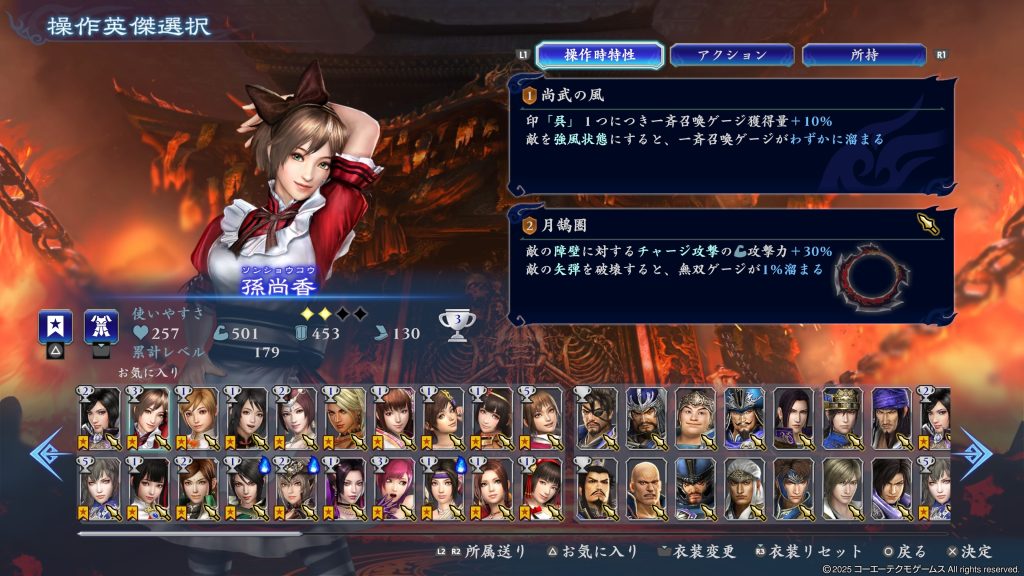
Task: Choose the white turban warrior portrait
Action: 744,486
